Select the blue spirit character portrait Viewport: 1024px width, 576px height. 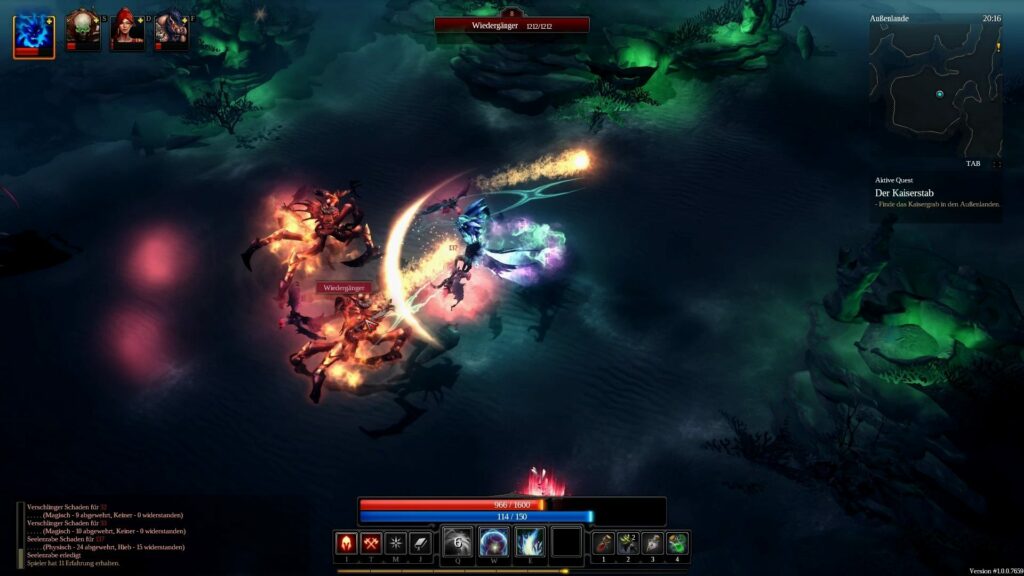coord(34,33)
